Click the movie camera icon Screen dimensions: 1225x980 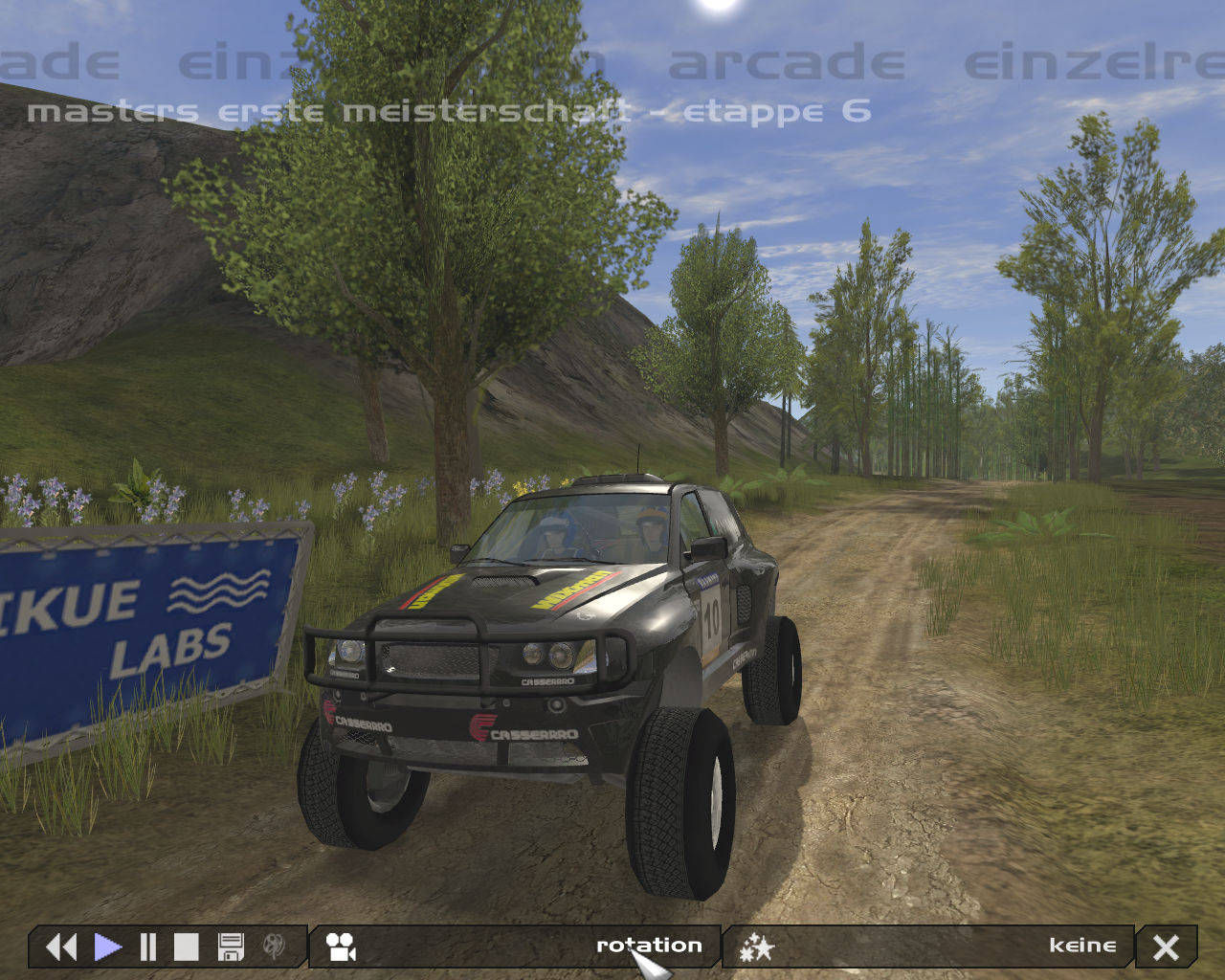click(341, 947)
